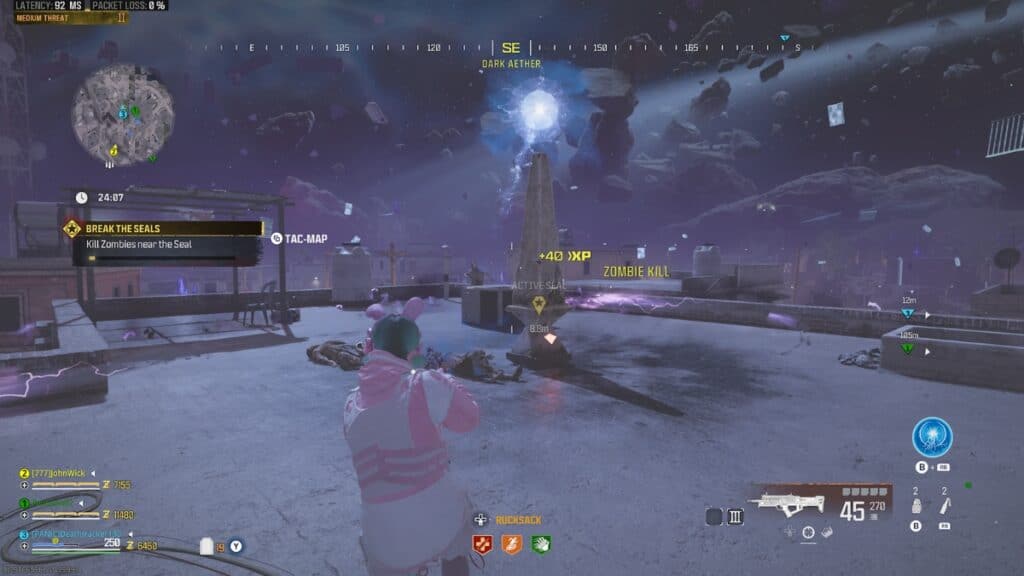This screenshot has width=1024, height=576.
Task: Choose the tactical equipment slot
Action: (943, 505)
